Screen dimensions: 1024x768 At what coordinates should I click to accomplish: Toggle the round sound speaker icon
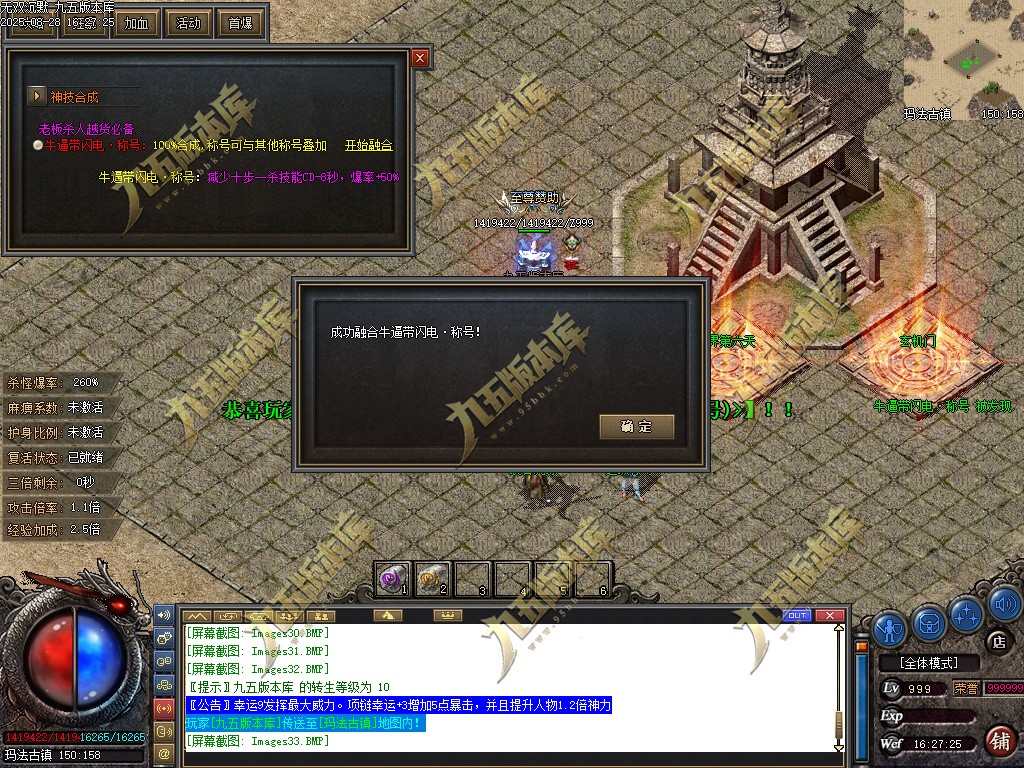[1003, 605]
